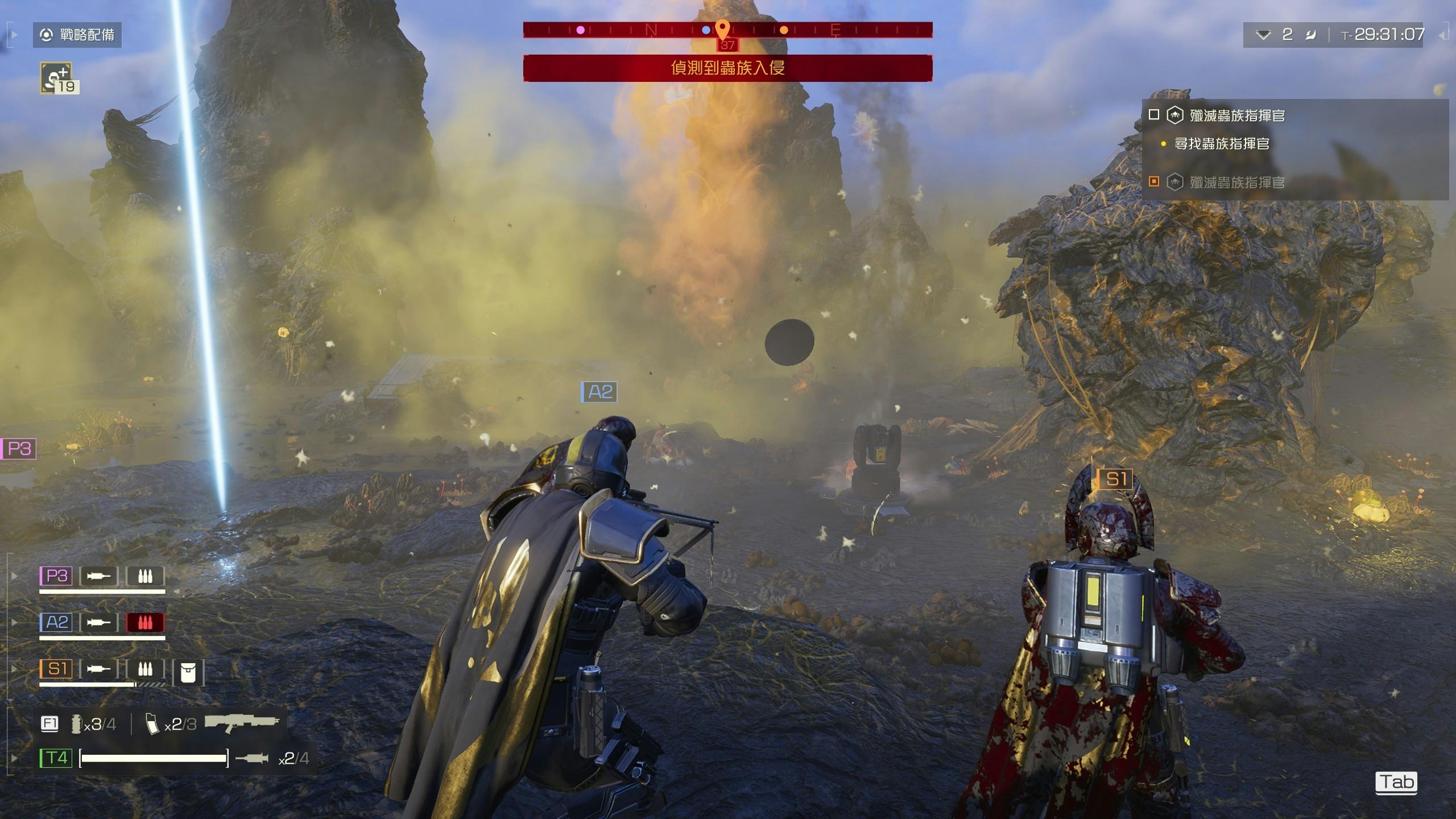Select the reinforce stratagem icon showing 19

click(57, 78)
